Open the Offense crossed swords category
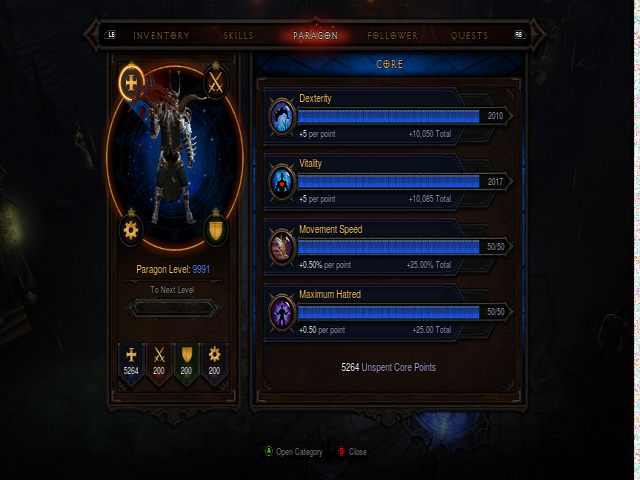The height and width of the screenshot is (480, 640). [216, 83]
